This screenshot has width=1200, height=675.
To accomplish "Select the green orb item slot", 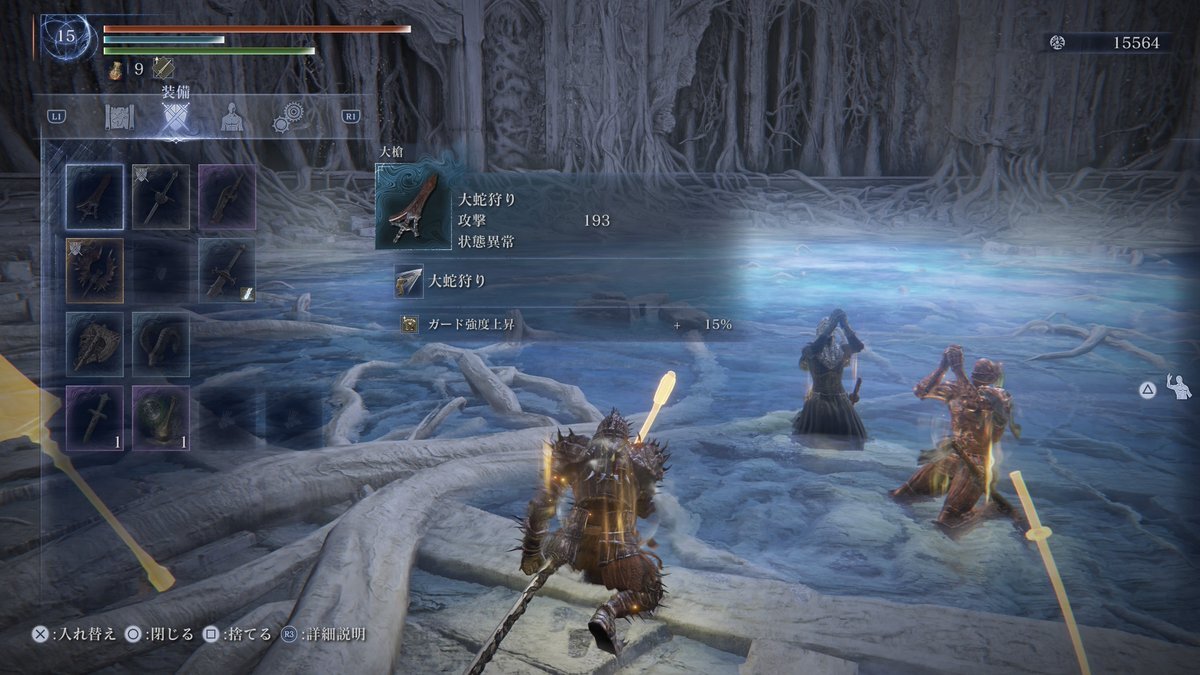I will (161, 418).
